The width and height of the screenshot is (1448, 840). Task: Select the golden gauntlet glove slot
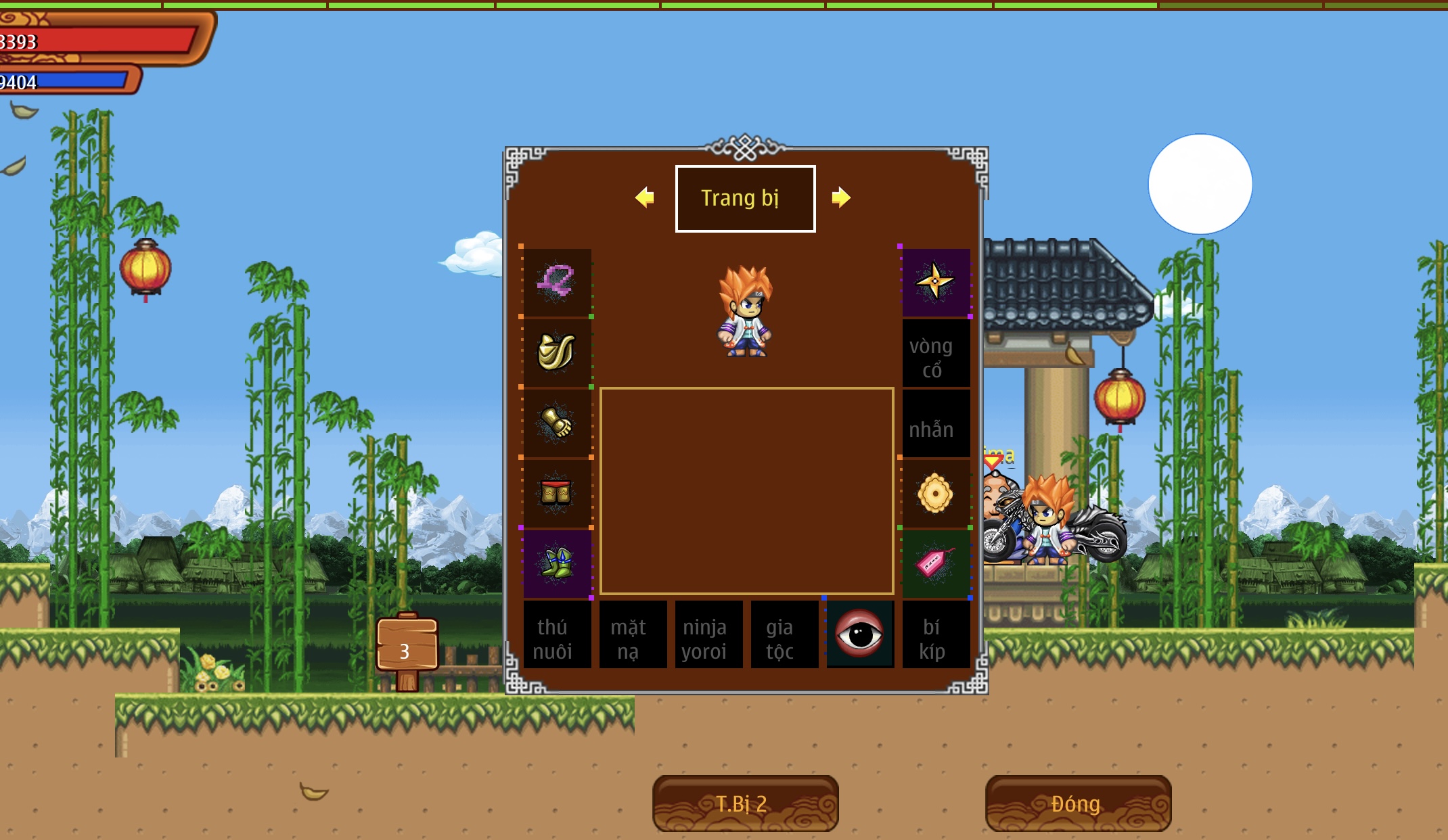(x=557, y=423)
